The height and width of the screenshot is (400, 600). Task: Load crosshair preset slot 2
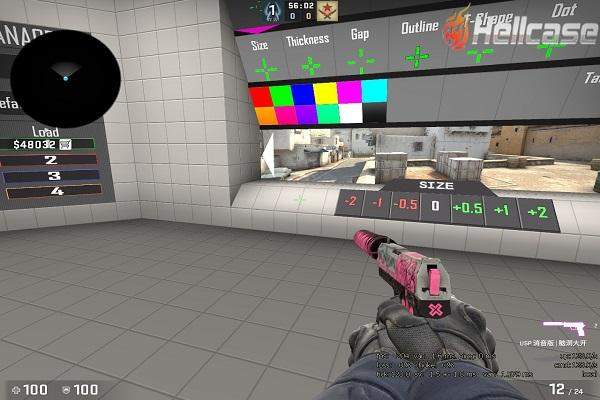coord(51,159)
